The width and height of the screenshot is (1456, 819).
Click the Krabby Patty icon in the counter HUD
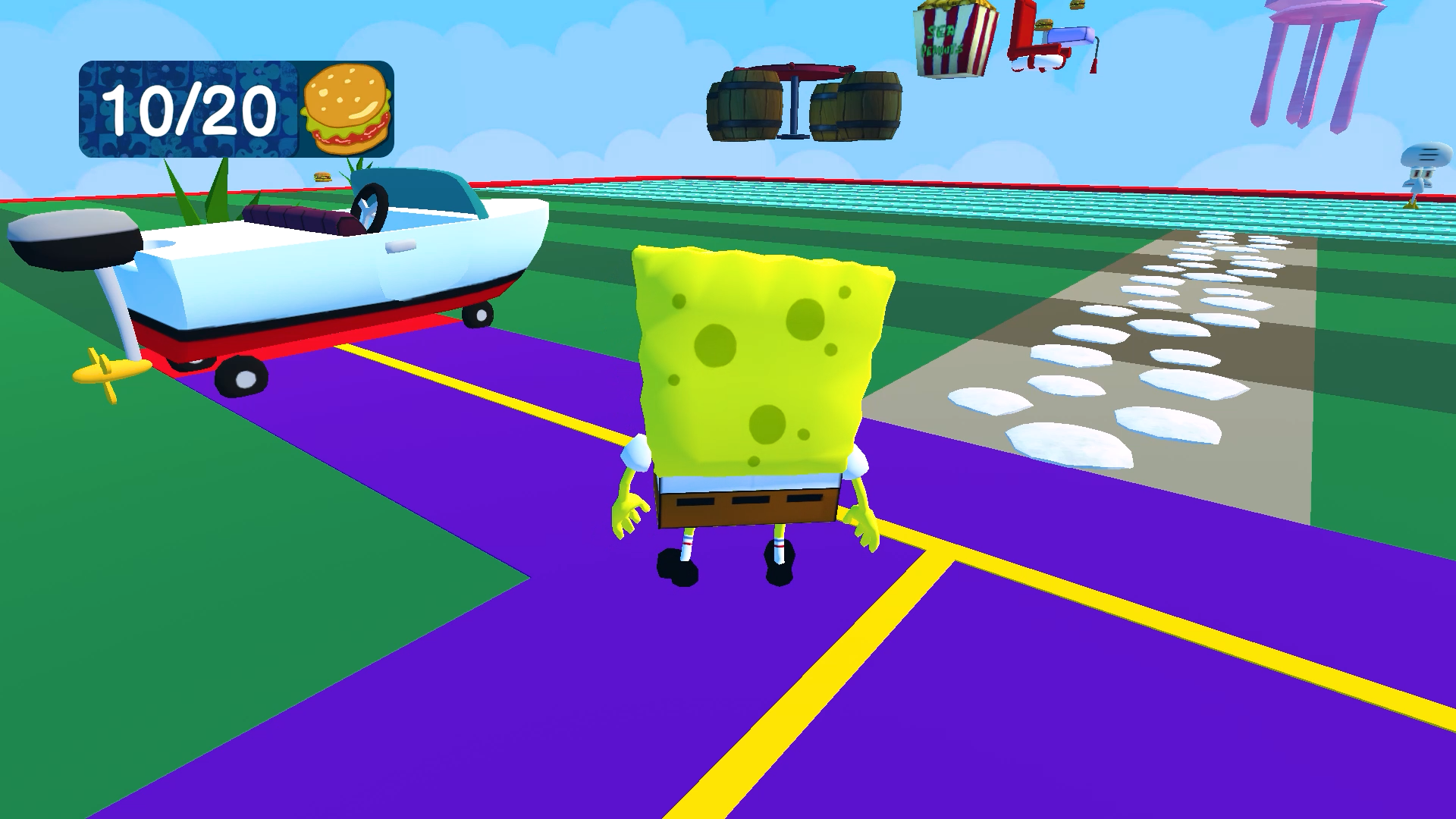point(344,108)
